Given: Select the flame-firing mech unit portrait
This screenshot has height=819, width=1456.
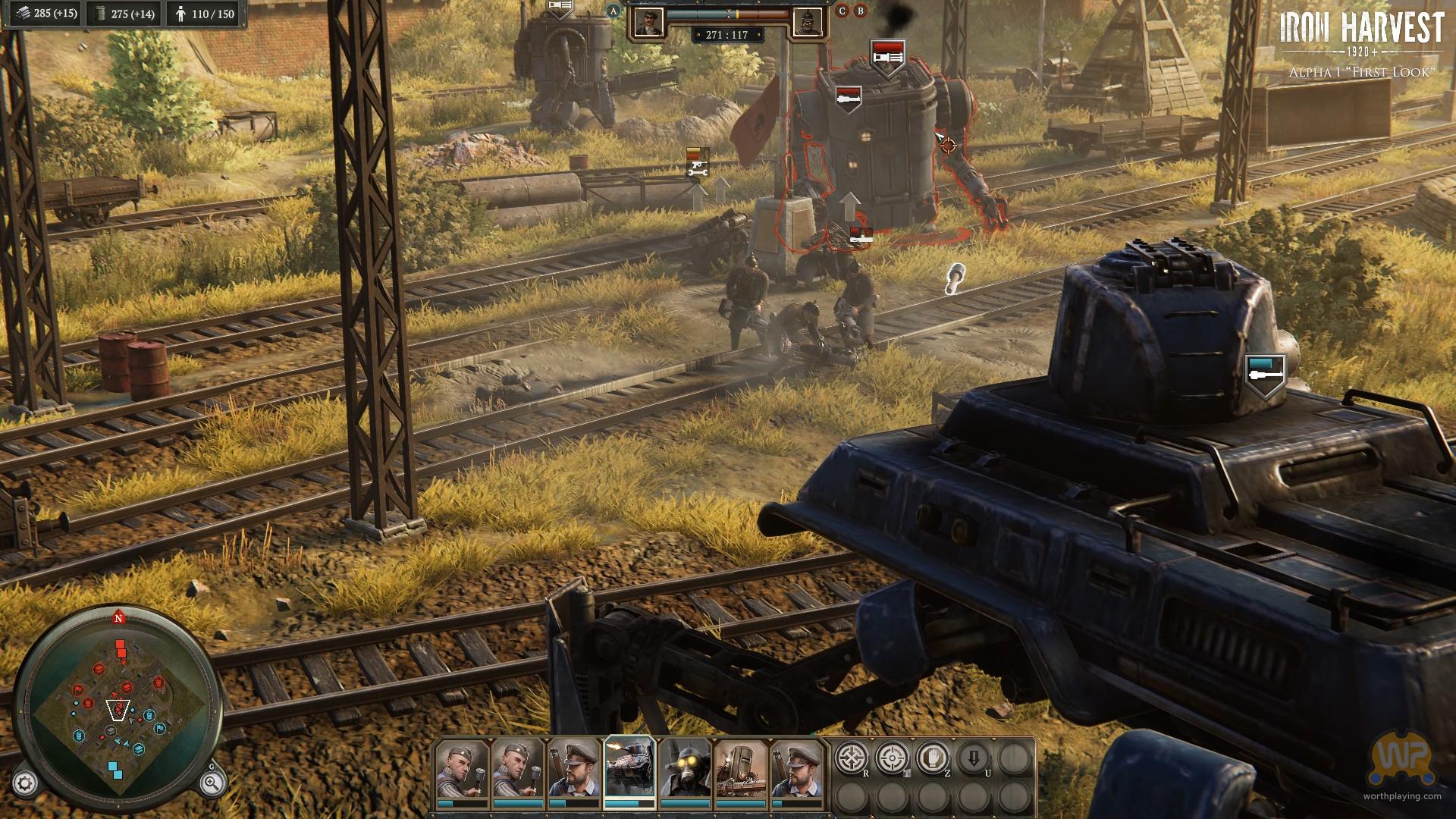Looking at the screenshot, I should click(x=629, y=767).
